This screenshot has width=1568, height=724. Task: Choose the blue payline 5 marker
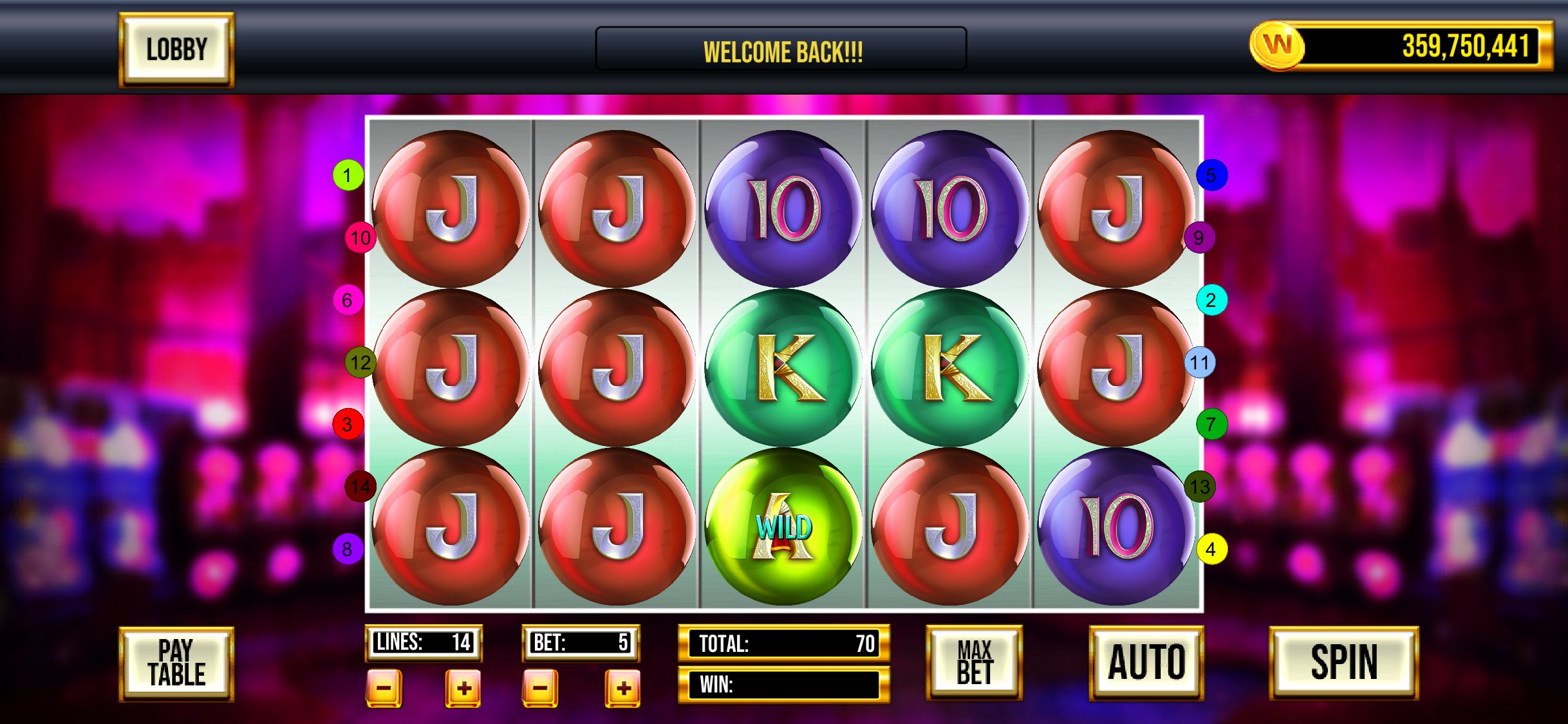(1211, 175)
